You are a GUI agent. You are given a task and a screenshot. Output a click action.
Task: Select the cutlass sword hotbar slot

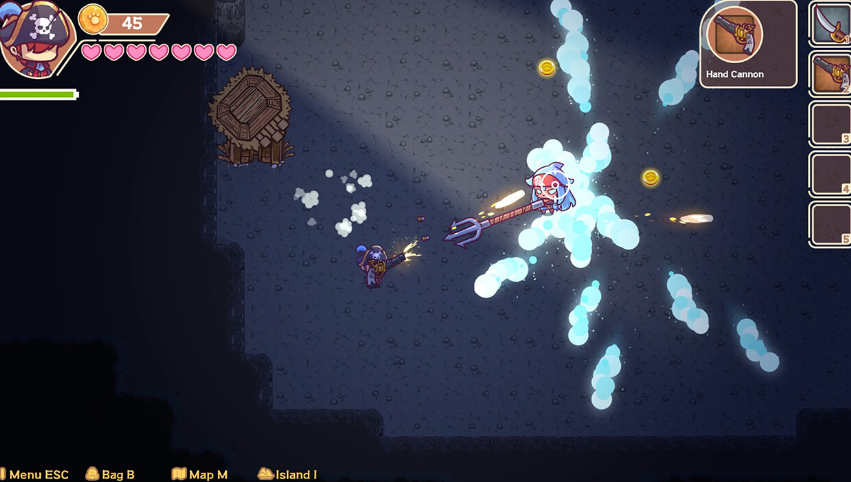coord(832,24)
